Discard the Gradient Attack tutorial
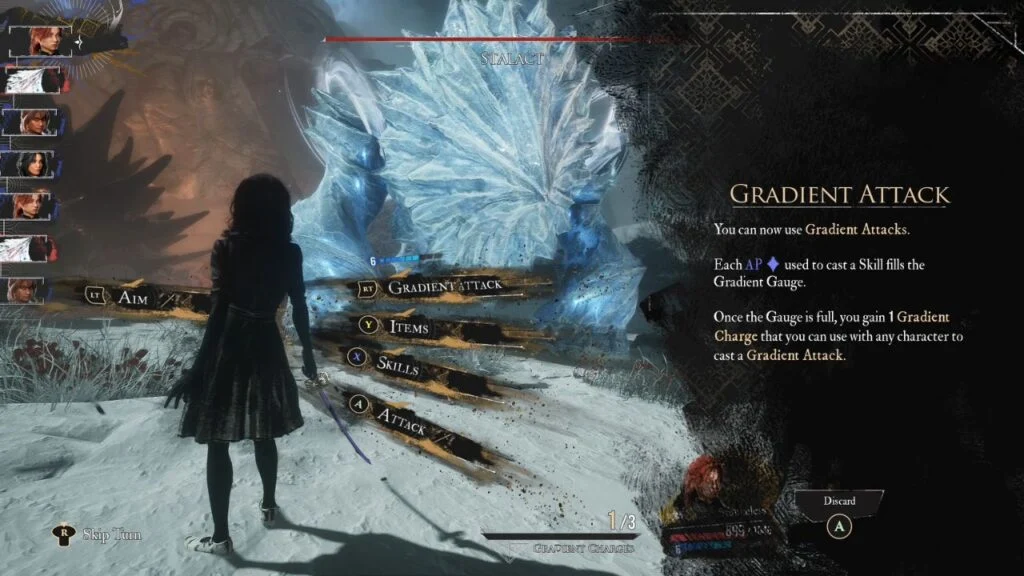 840,520
